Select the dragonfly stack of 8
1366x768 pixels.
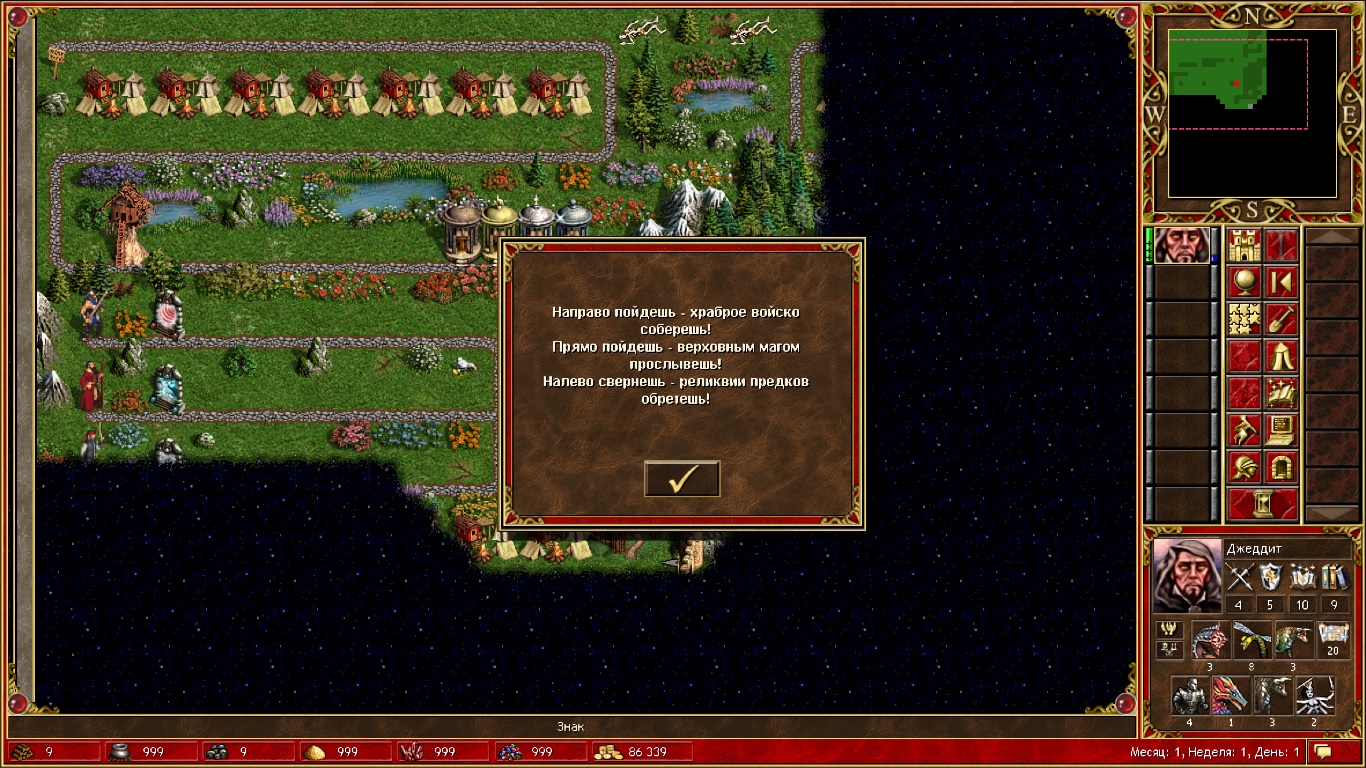(x=1252, y=641)
